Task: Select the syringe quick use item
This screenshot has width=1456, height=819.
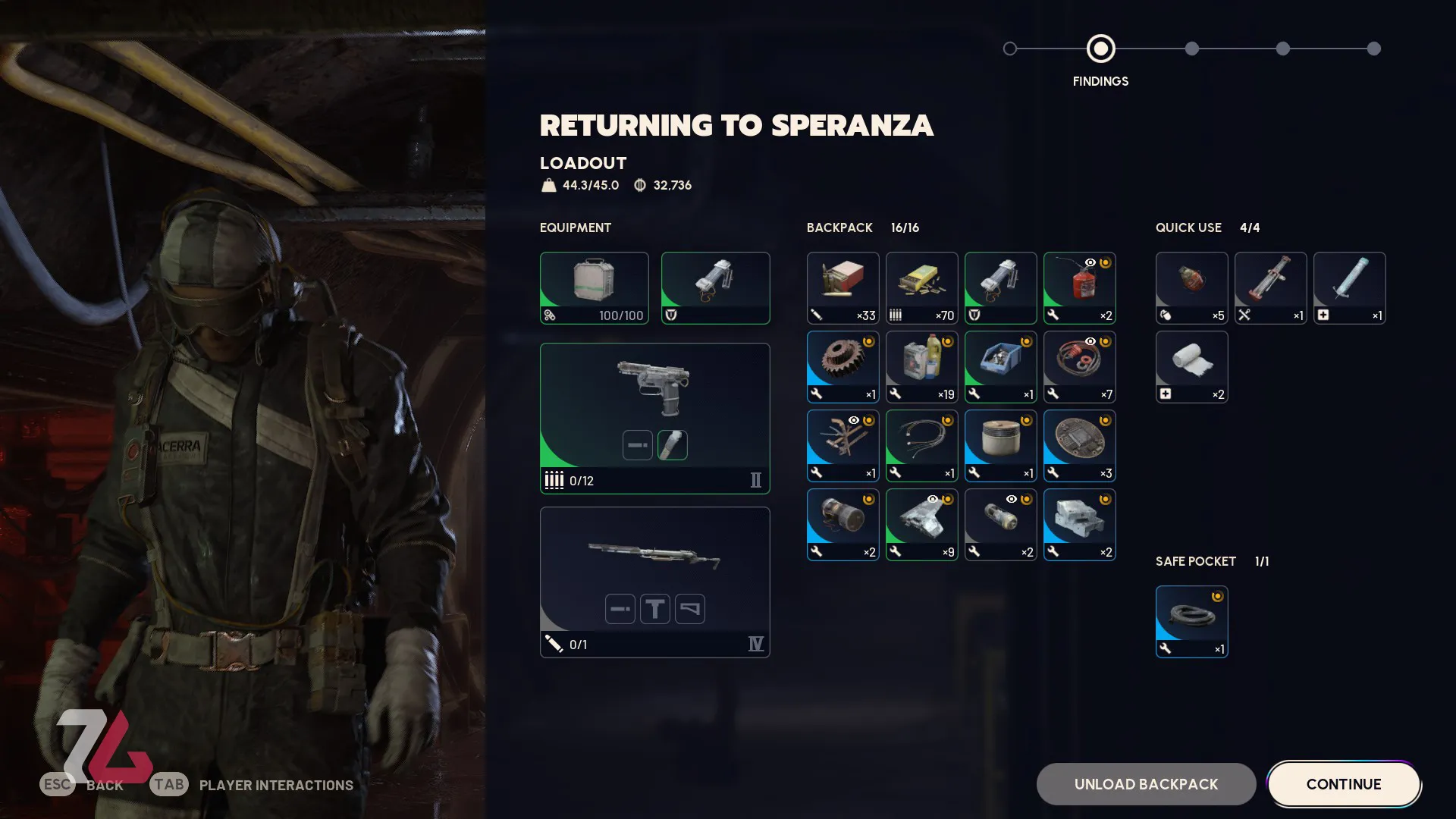Action: pyautogui.click(x=1349, y=288)
